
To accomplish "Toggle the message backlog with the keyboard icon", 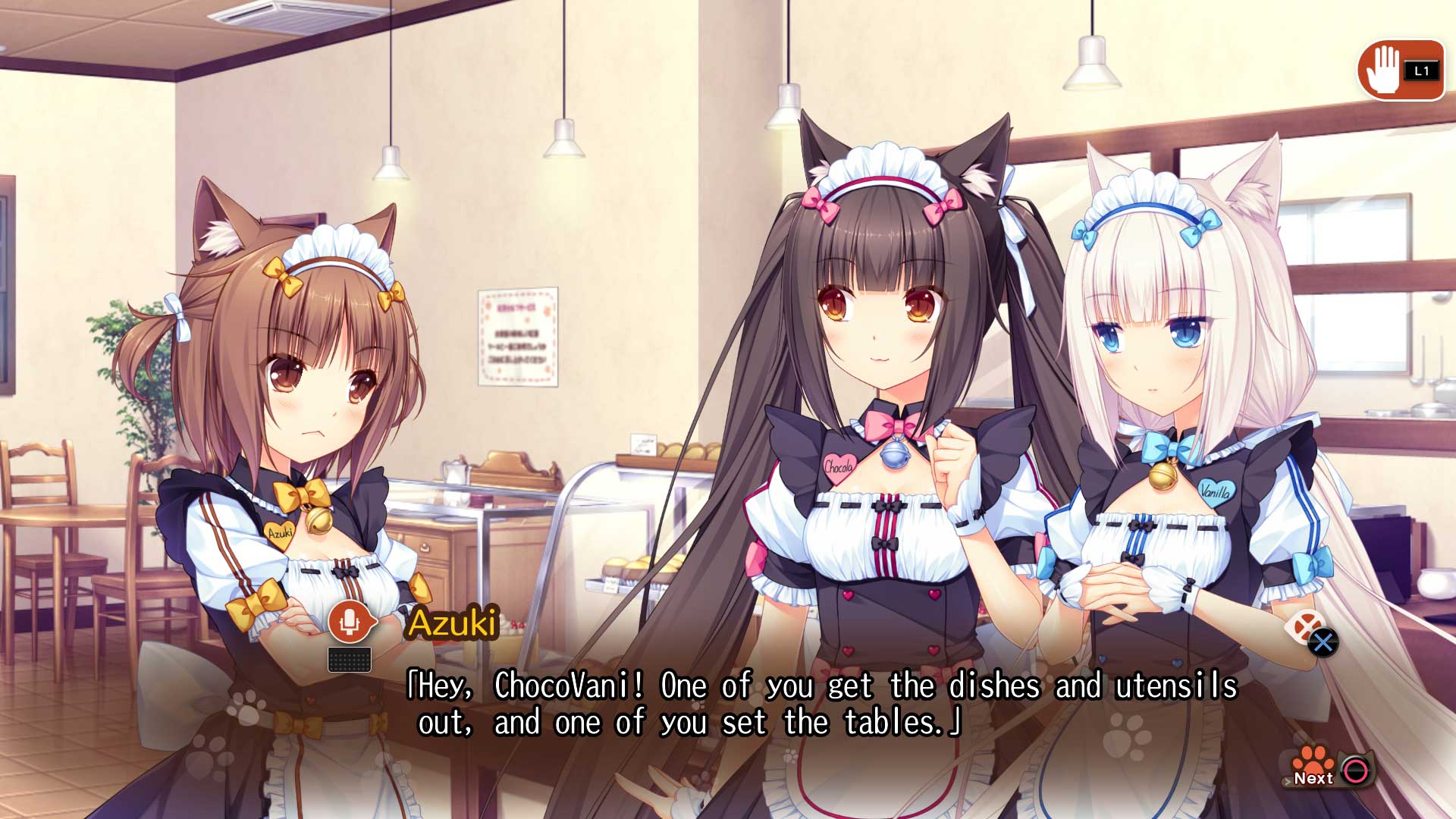I will tap(350, 659).
